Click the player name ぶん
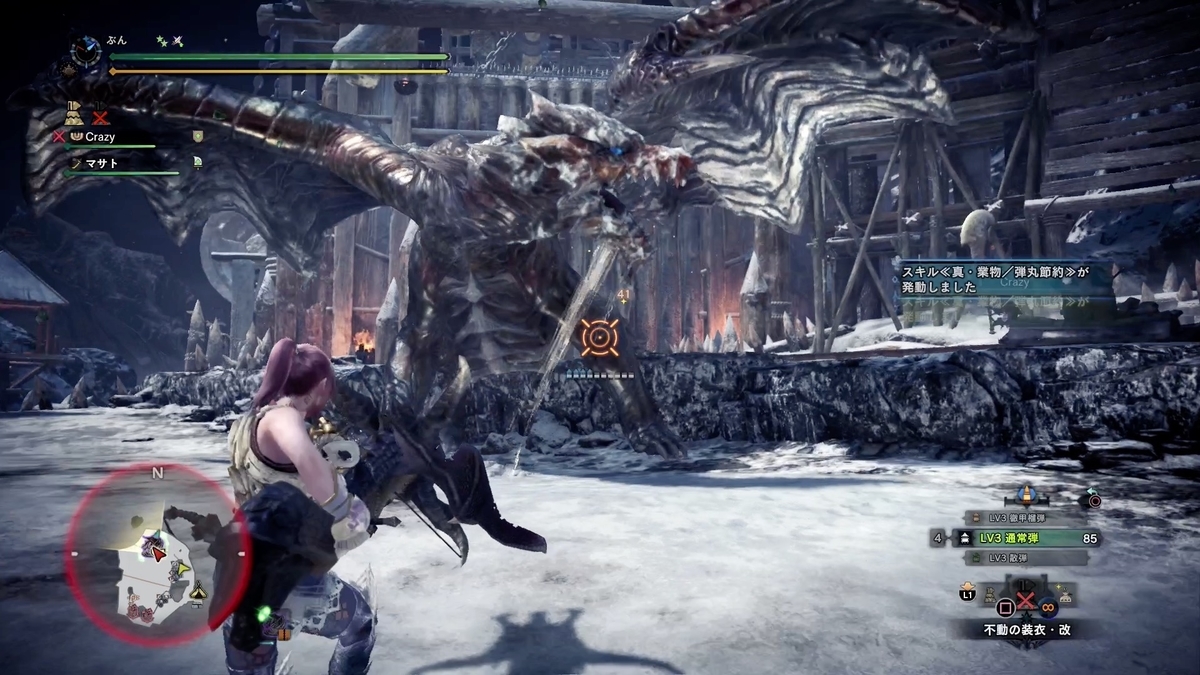 point(119,41)
